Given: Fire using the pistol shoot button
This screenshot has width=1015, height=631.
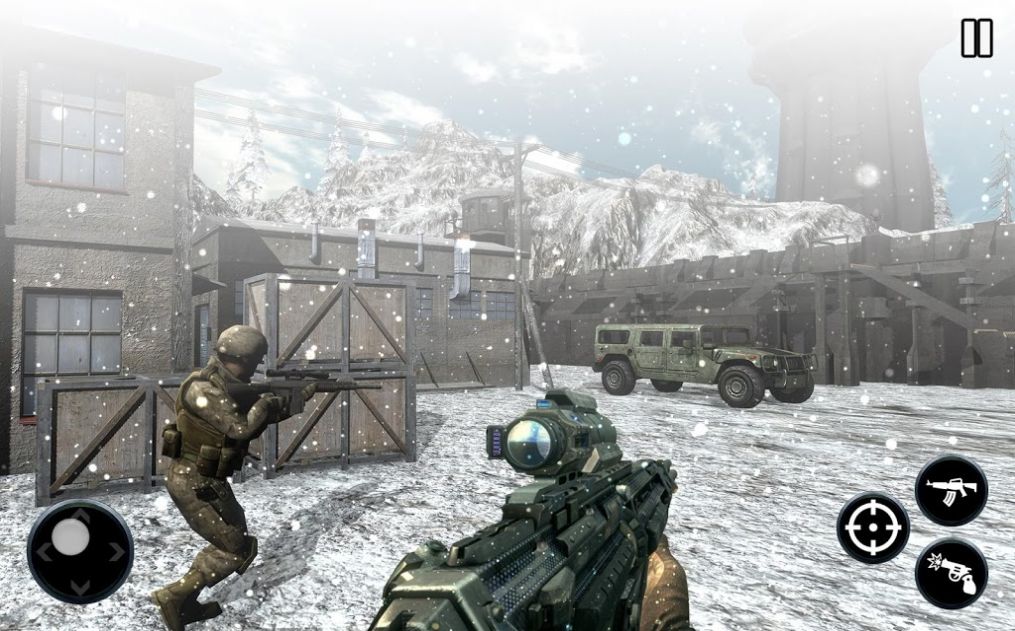Looking at the screenshot, I should tap(951, 573).
